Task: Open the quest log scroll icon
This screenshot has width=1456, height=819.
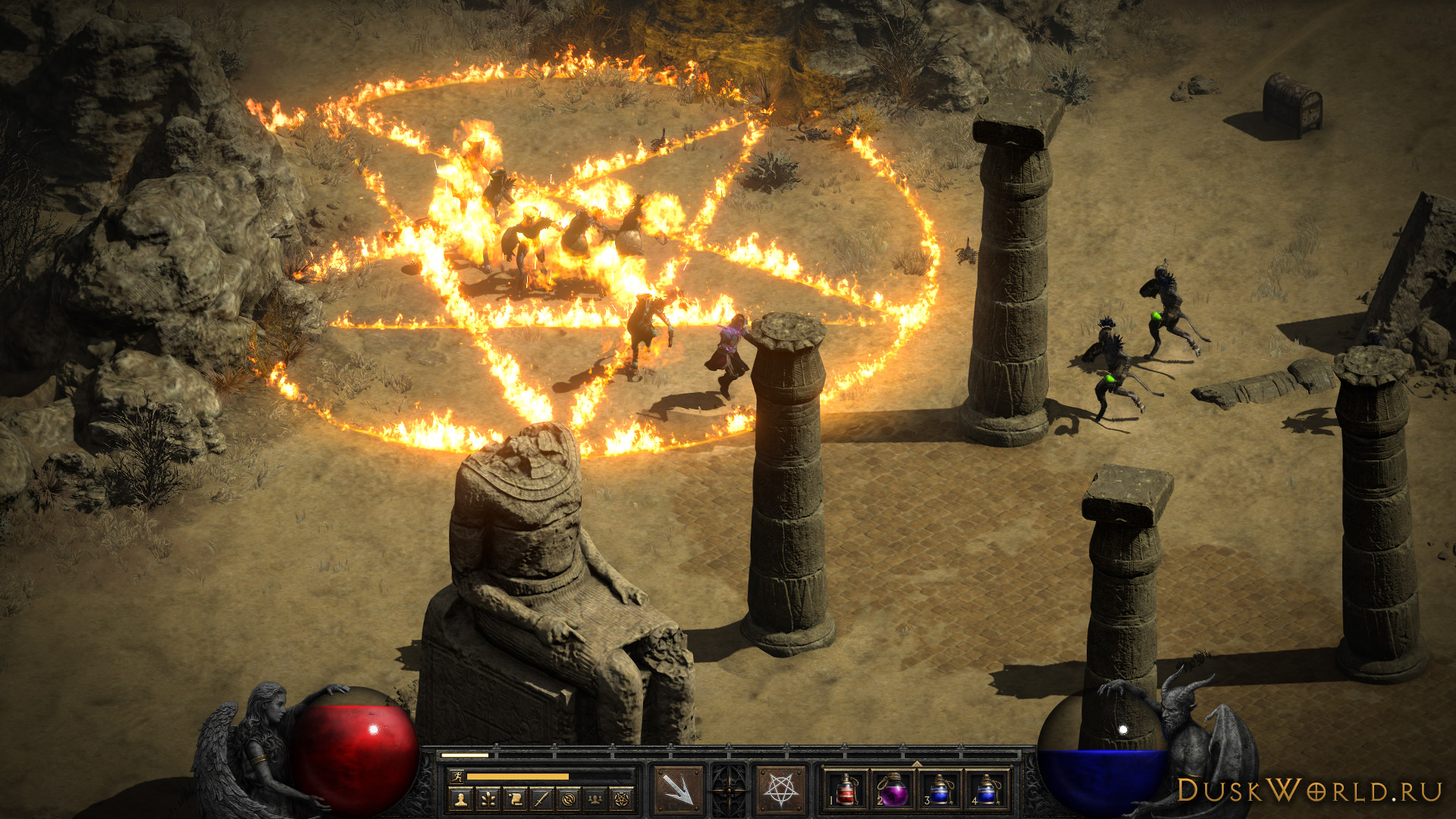Action: (514, 799)
